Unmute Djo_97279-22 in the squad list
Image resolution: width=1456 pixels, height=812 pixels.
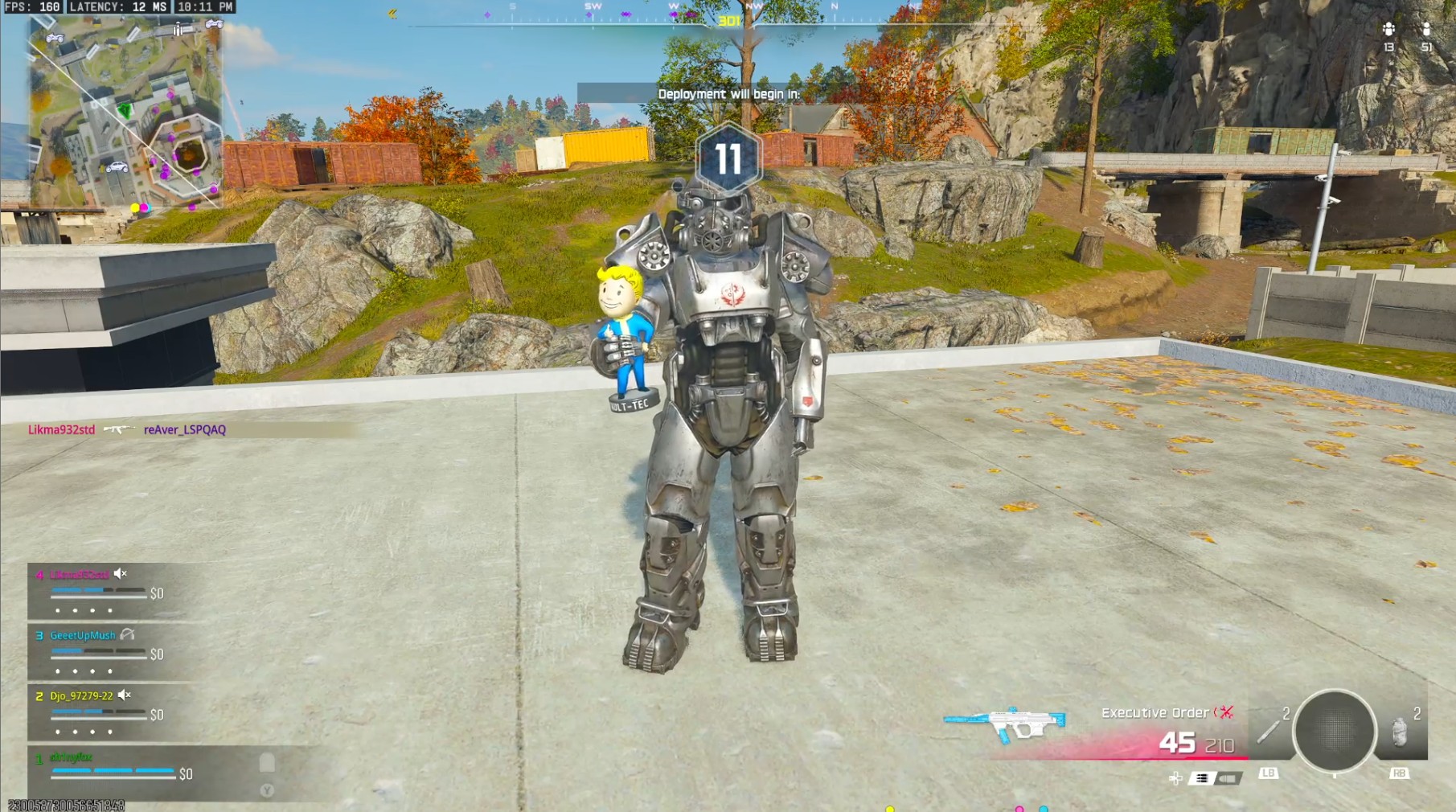pyautogui.click(x=124, y=695)
